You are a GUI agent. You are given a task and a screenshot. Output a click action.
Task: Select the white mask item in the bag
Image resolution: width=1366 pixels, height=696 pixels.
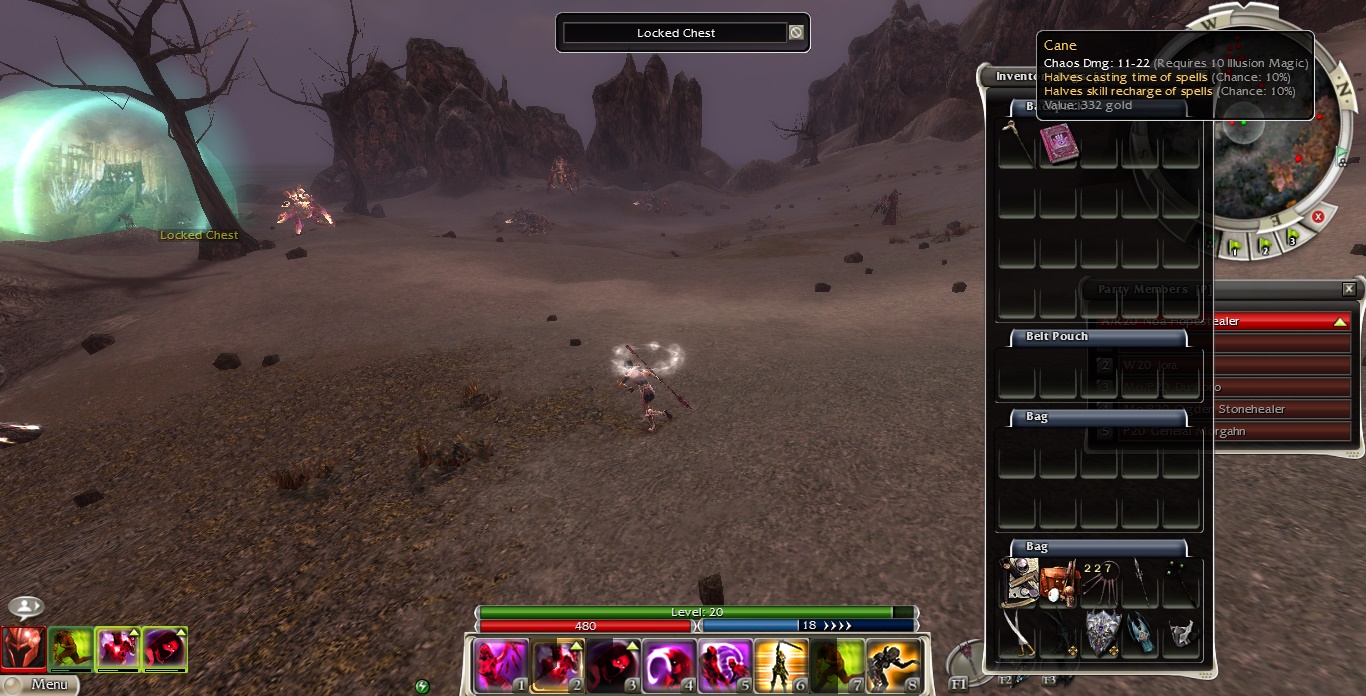[x=1182, y=632]
